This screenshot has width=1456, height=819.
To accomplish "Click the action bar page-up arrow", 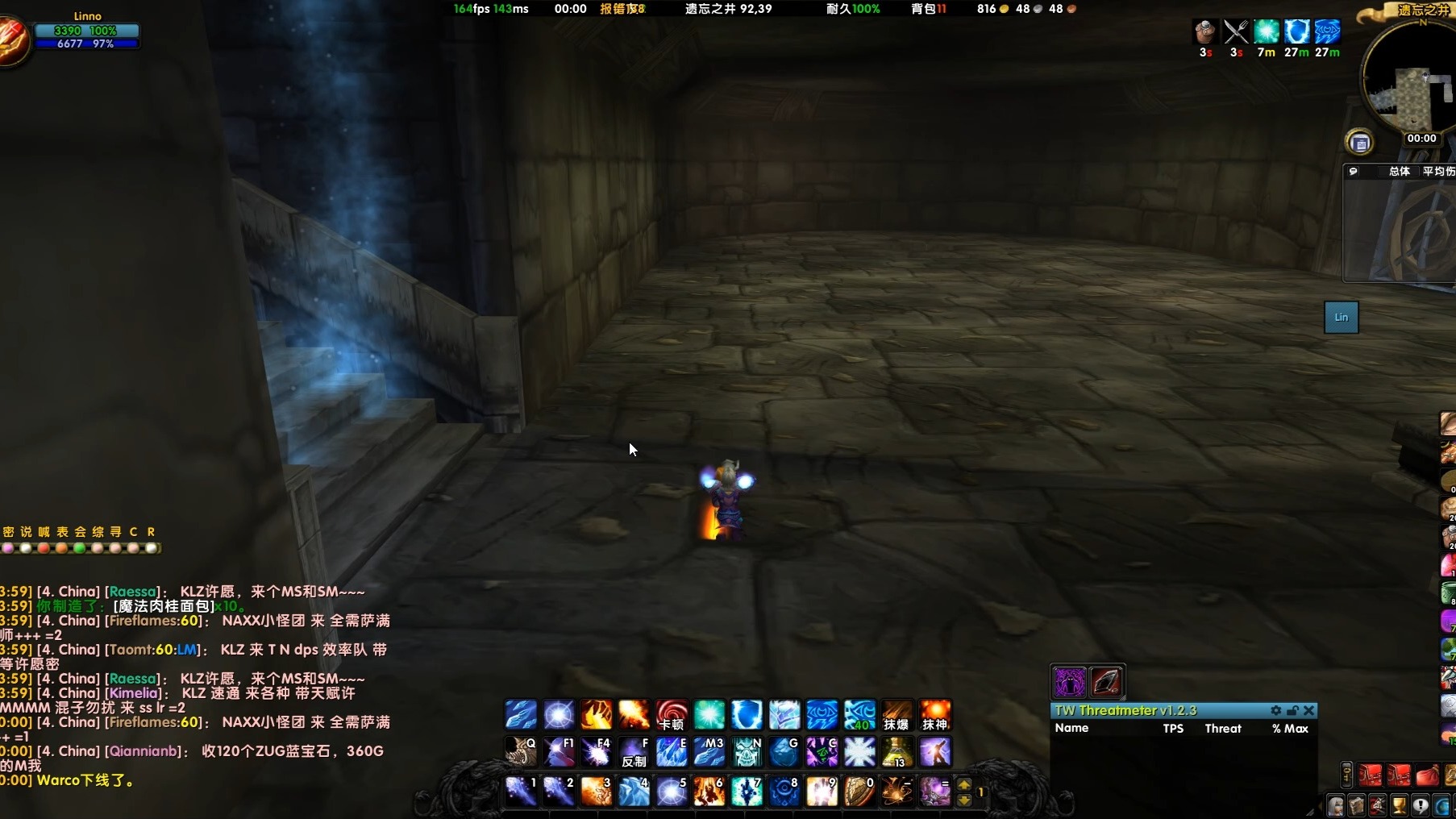I will coord(965,782).
